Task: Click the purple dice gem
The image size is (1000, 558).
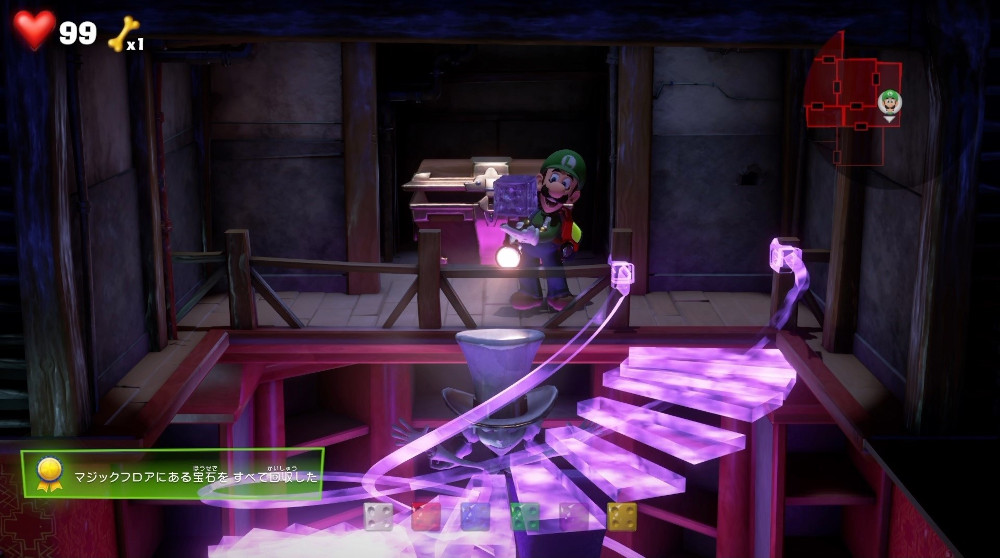Action: 573,516
